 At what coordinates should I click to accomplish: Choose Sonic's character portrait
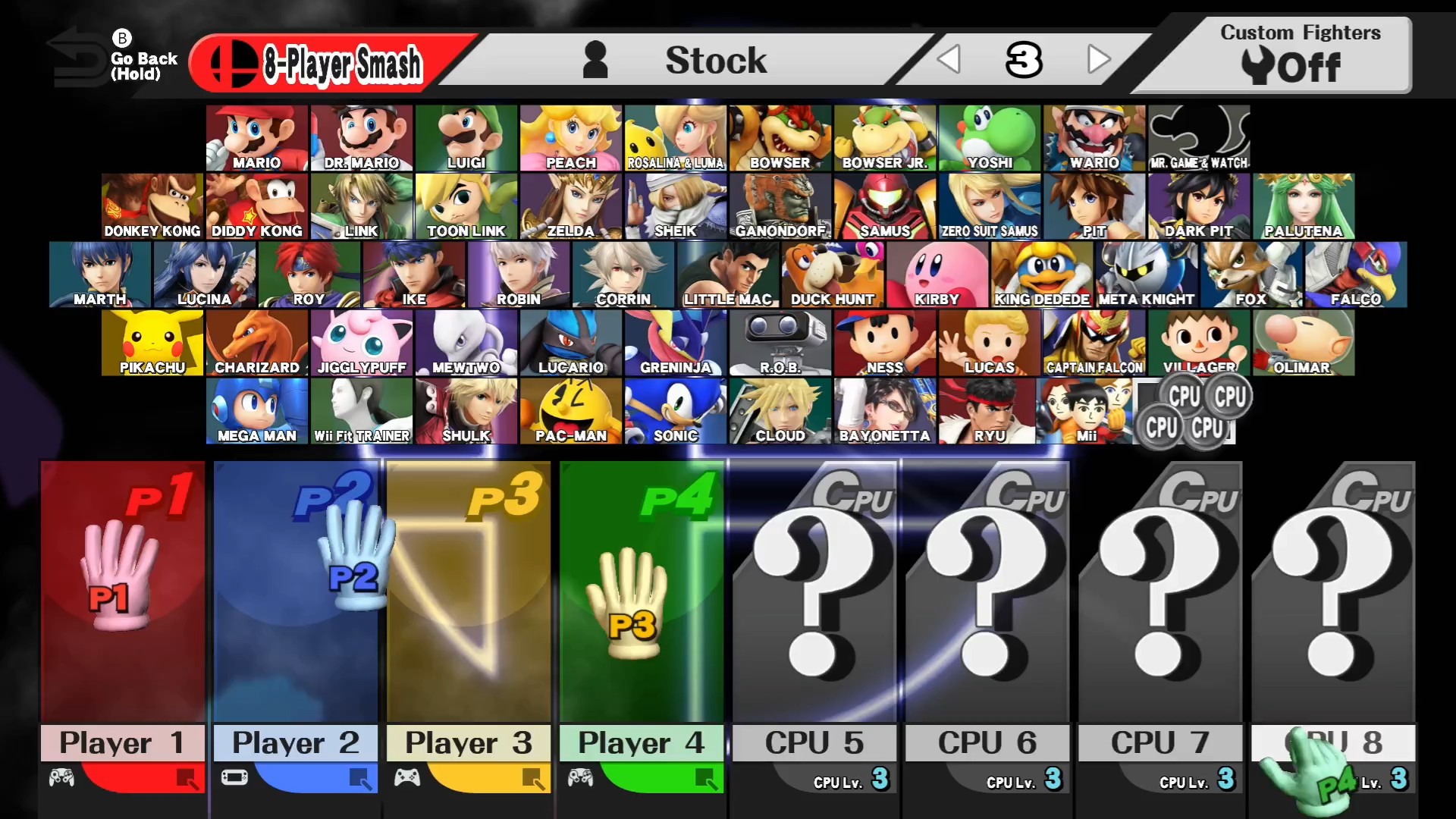pos(676,409)
